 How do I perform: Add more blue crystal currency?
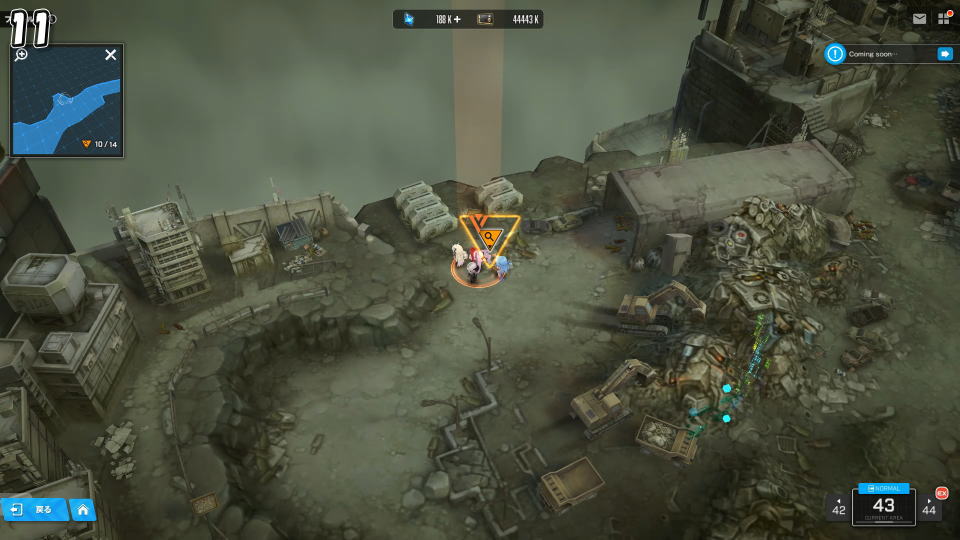coord(456,19)
